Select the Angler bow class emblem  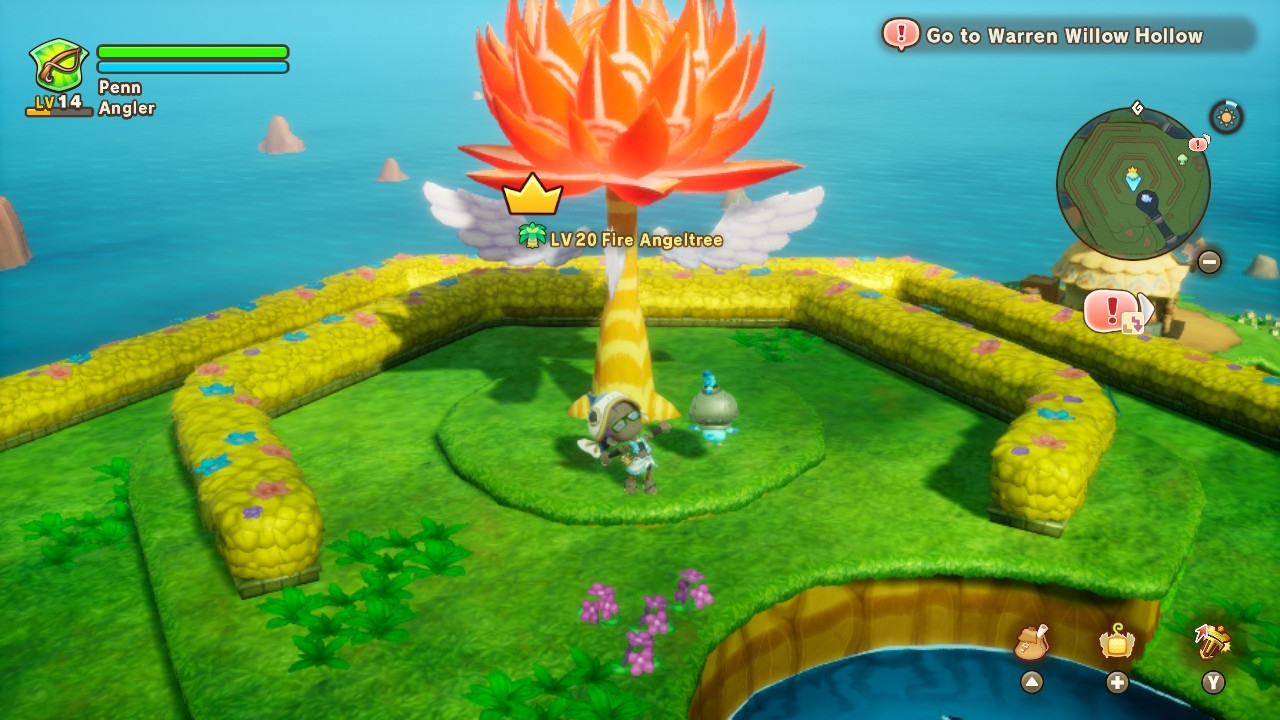58,66
